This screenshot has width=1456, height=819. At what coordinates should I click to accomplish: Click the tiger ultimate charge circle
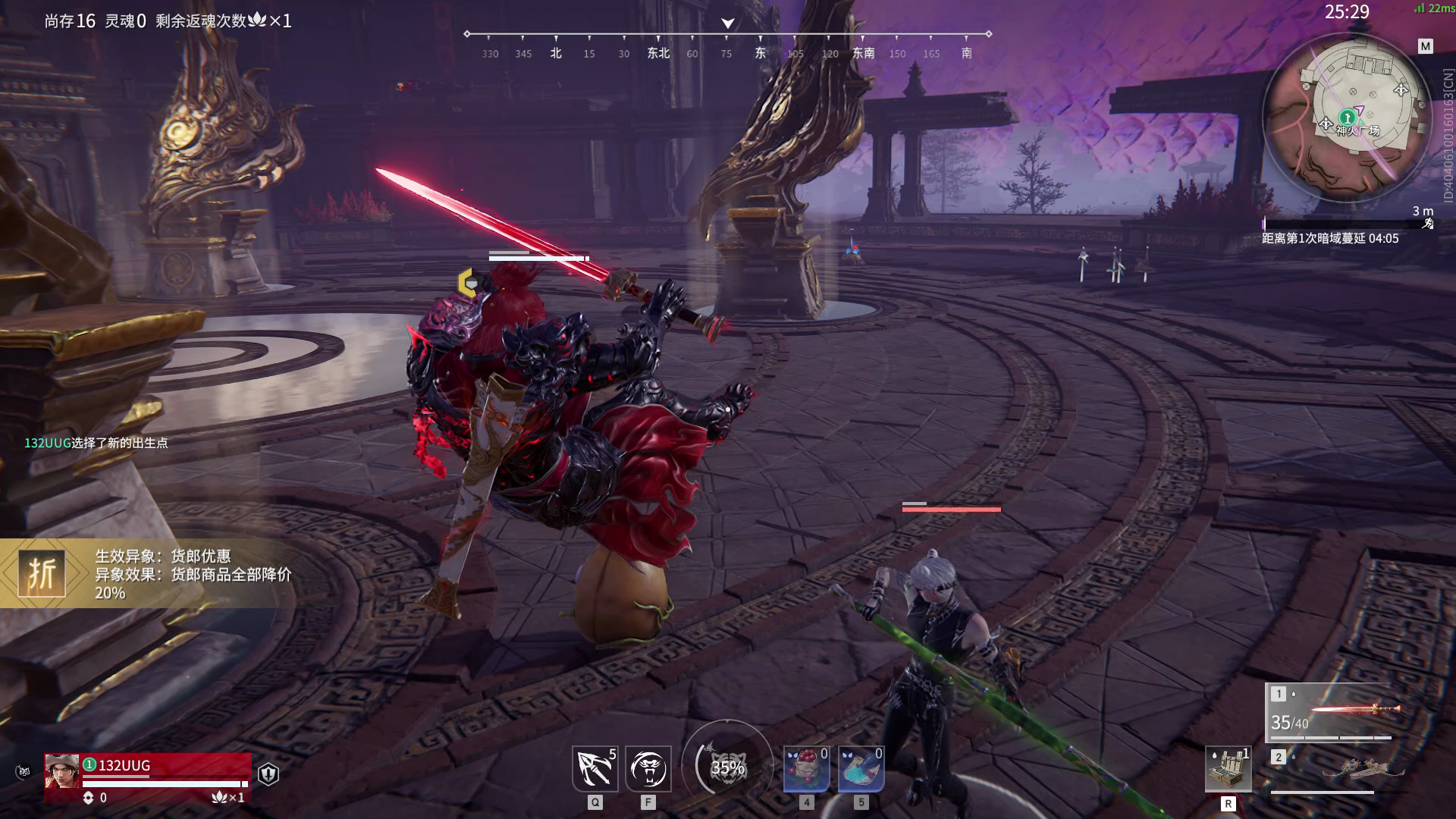point(727,767)
